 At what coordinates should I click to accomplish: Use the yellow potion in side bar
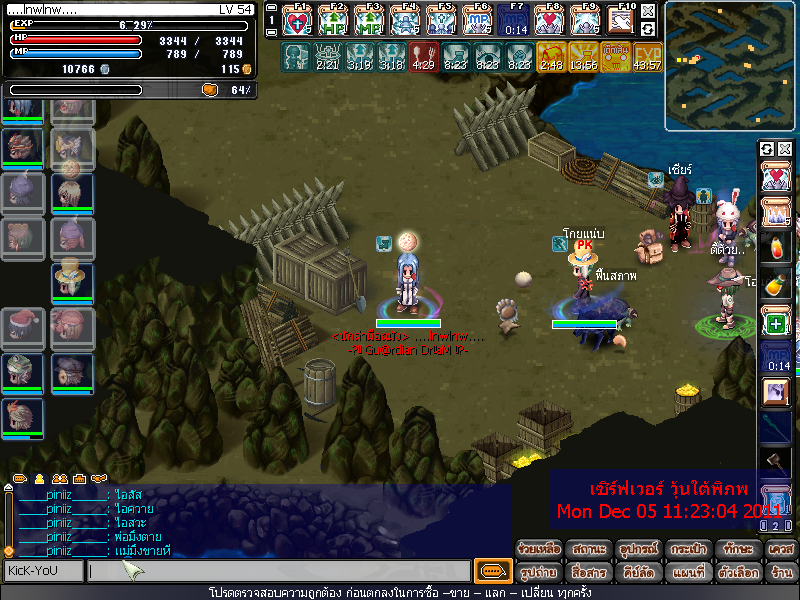(776, 285)
